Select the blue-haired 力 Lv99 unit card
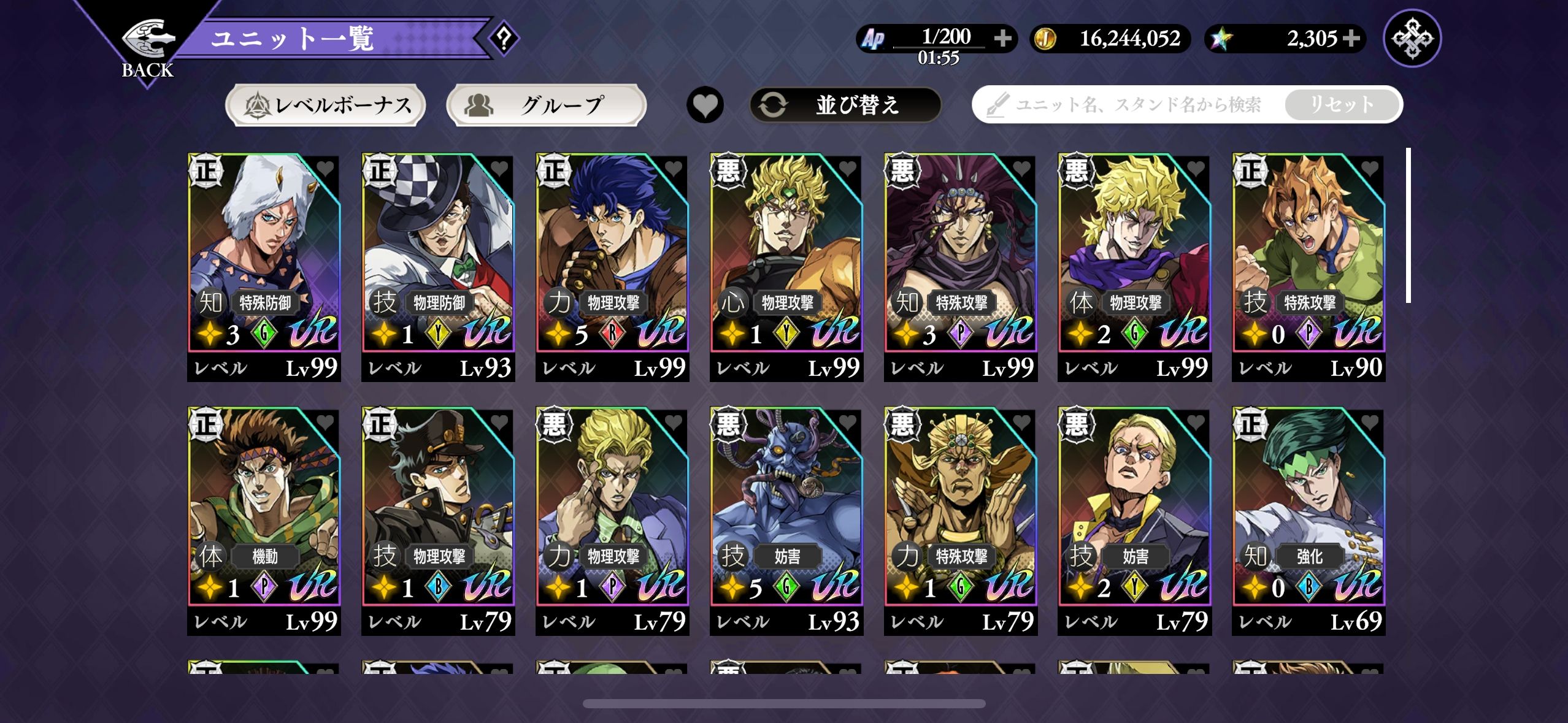Image resolution: width=1568 pixels, height=723 pixels. click(x=612, y=258)
